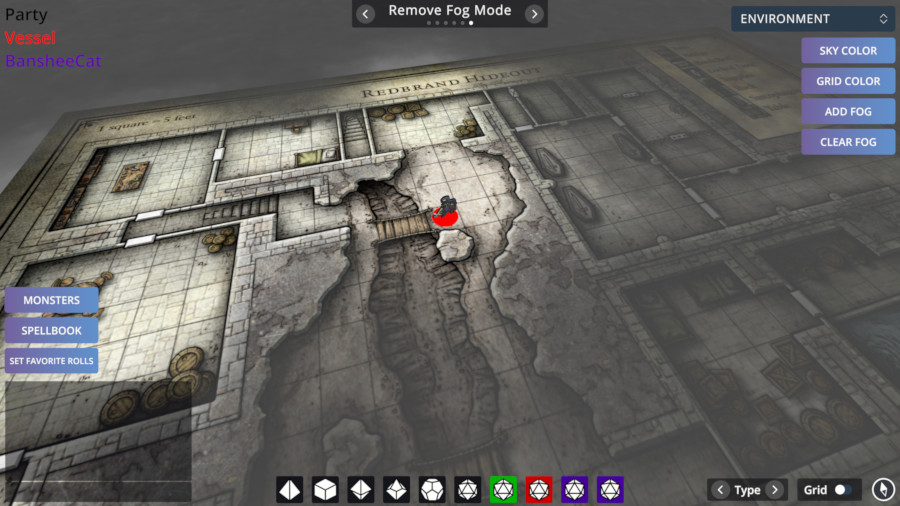Select Set Favorite Rolls

point(51,360)
